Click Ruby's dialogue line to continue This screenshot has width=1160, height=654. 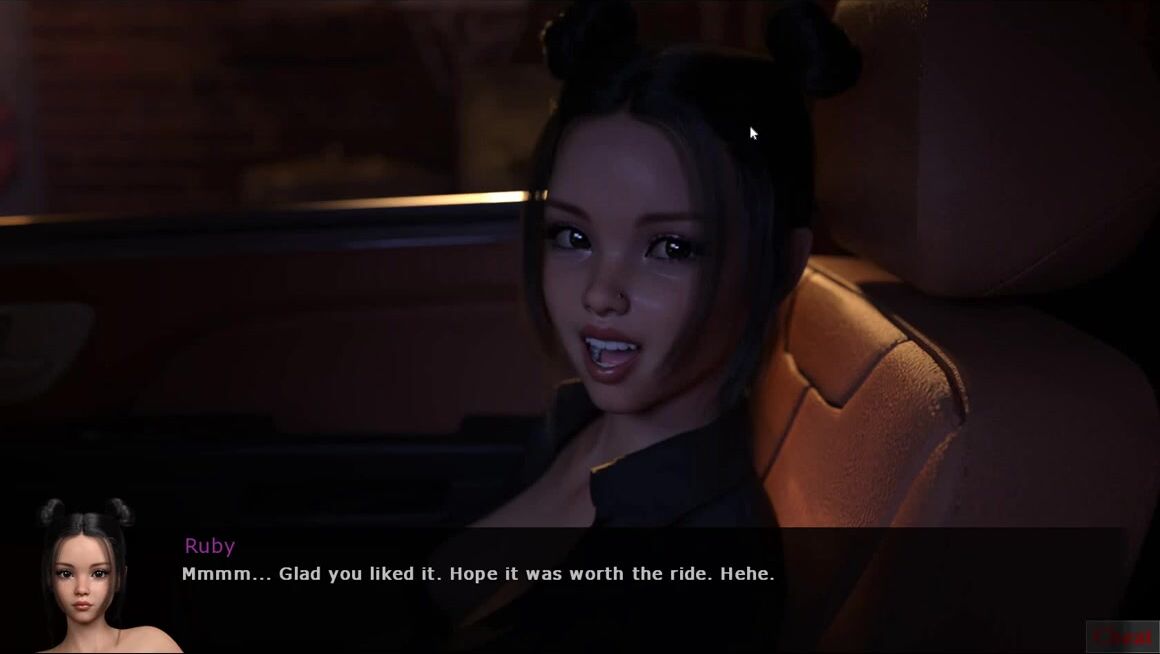click(478, 574)
